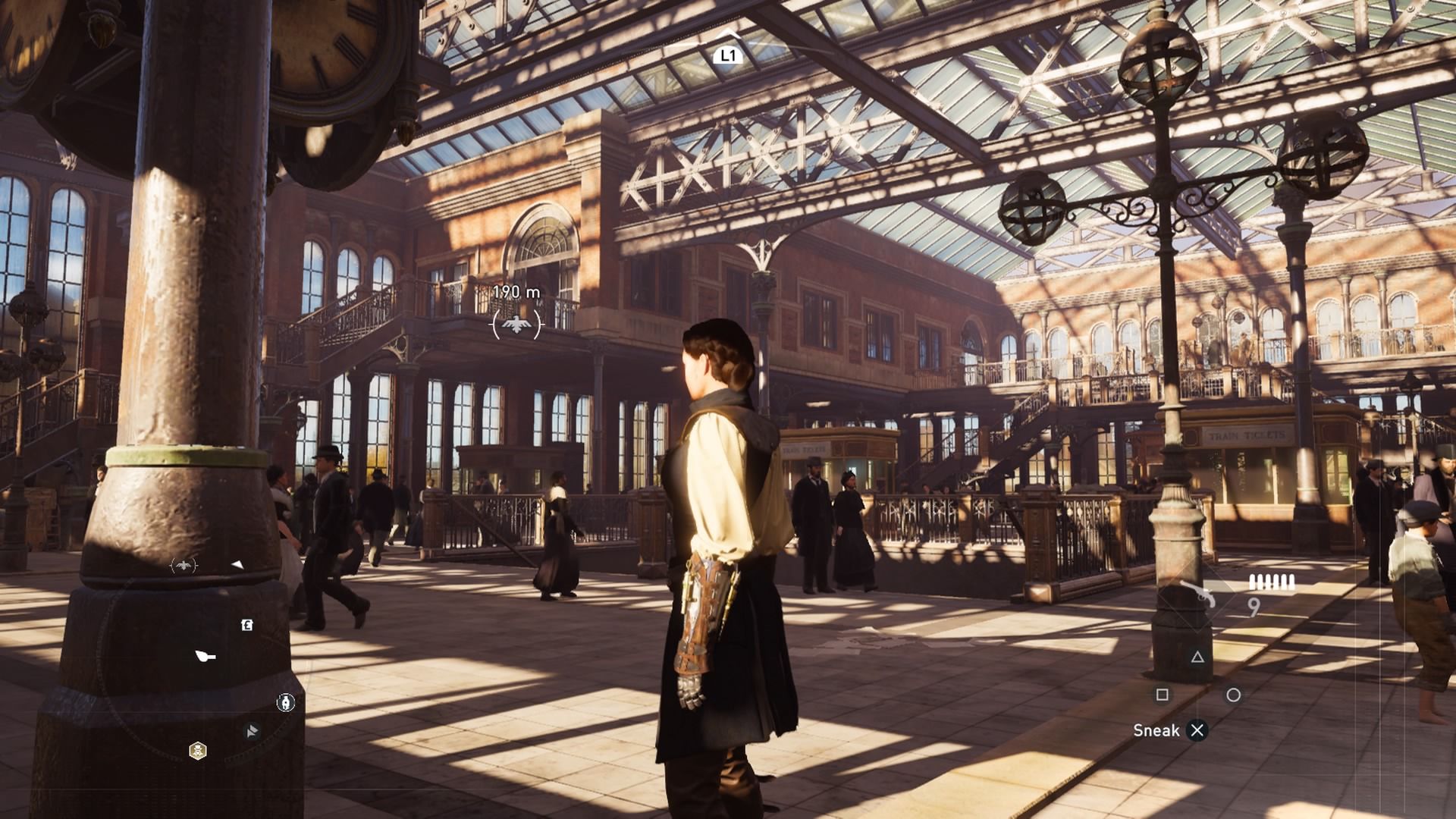1456x819 pixels.
Task: Click the bird objective marker on minimap
Action: pos(184,565)
